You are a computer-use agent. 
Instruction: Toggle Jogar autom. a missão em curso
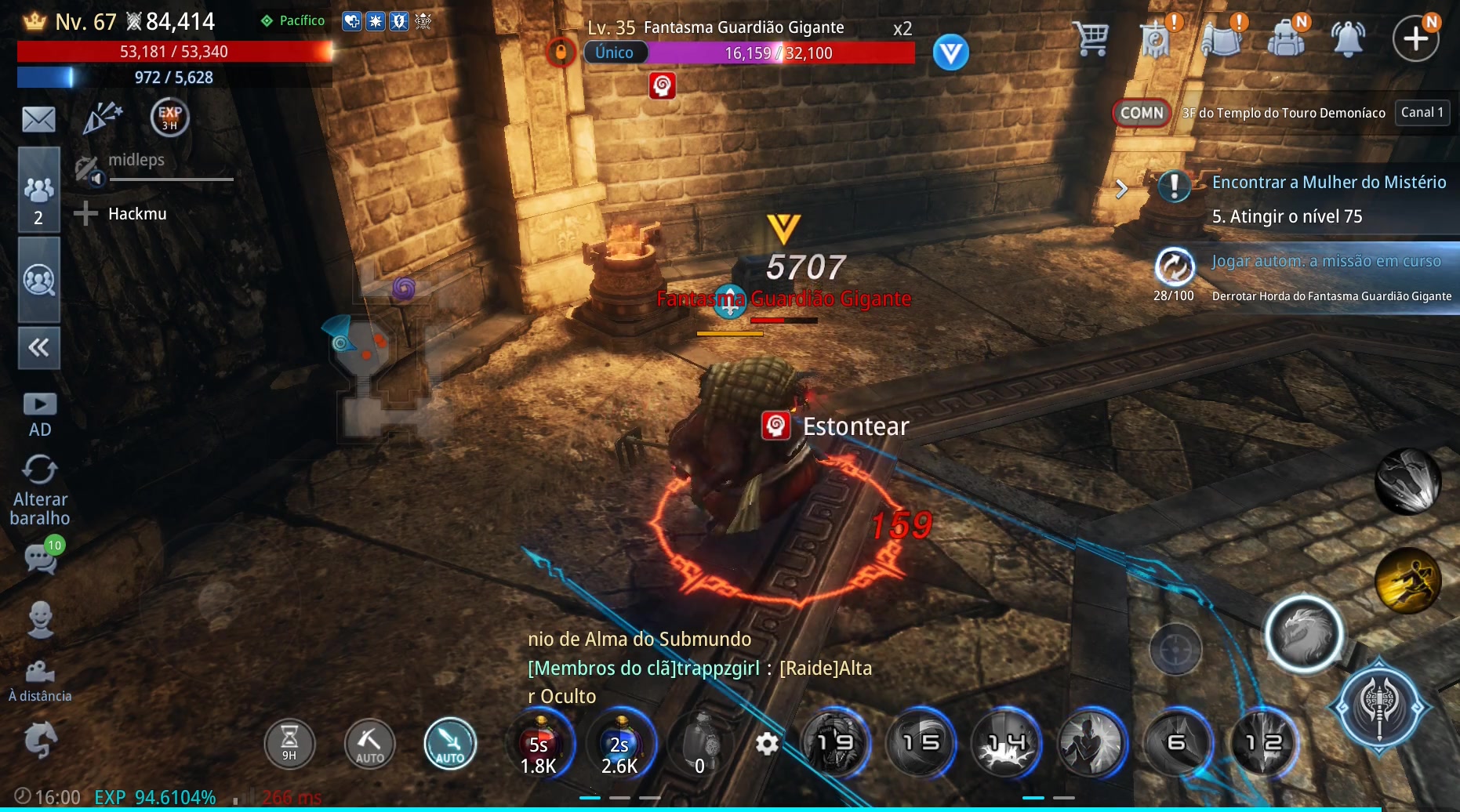(1175, 266)
